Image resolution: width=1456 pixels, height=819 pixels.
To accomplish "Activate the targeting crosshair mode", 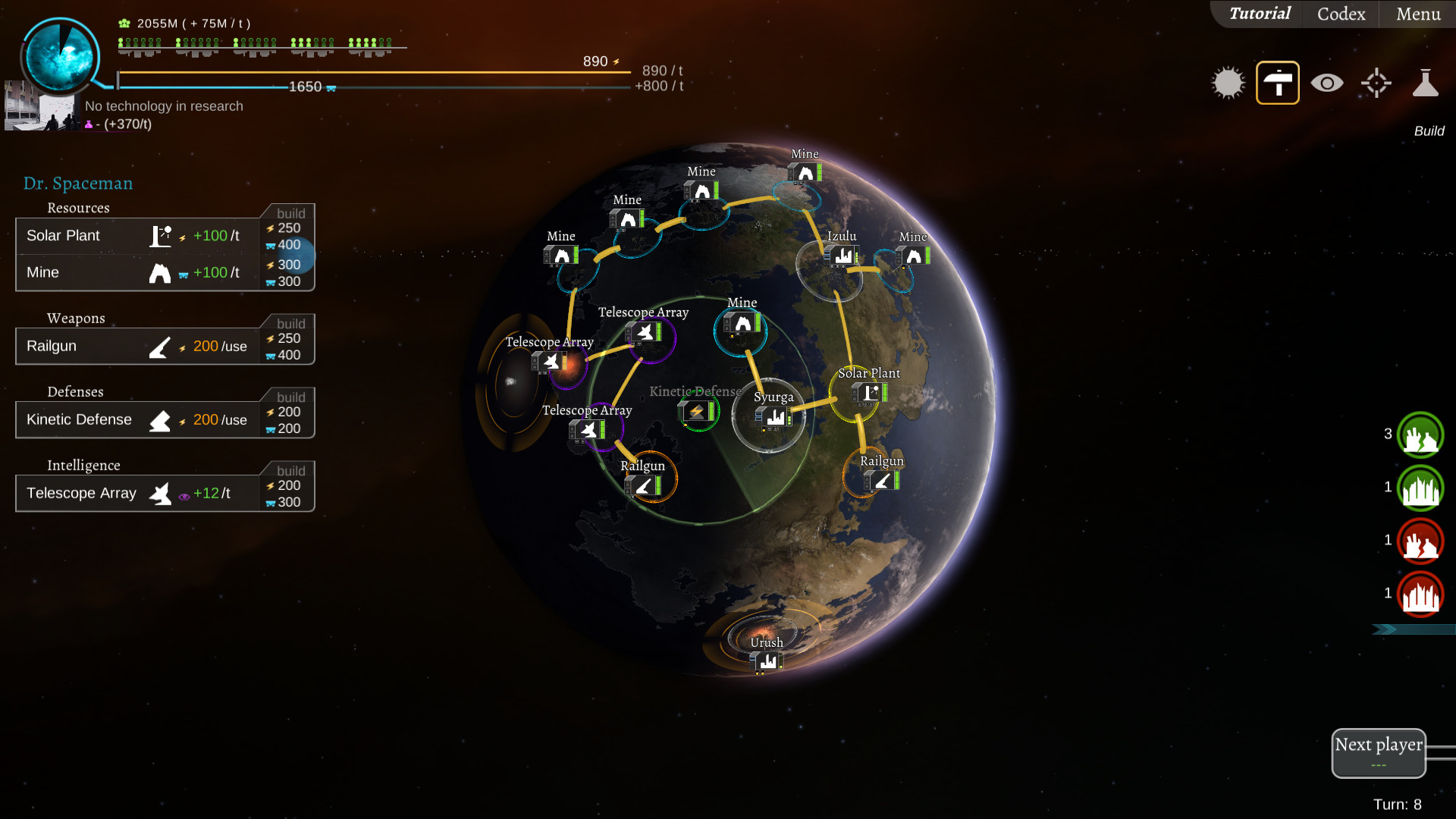I will tap(1376, 82).
